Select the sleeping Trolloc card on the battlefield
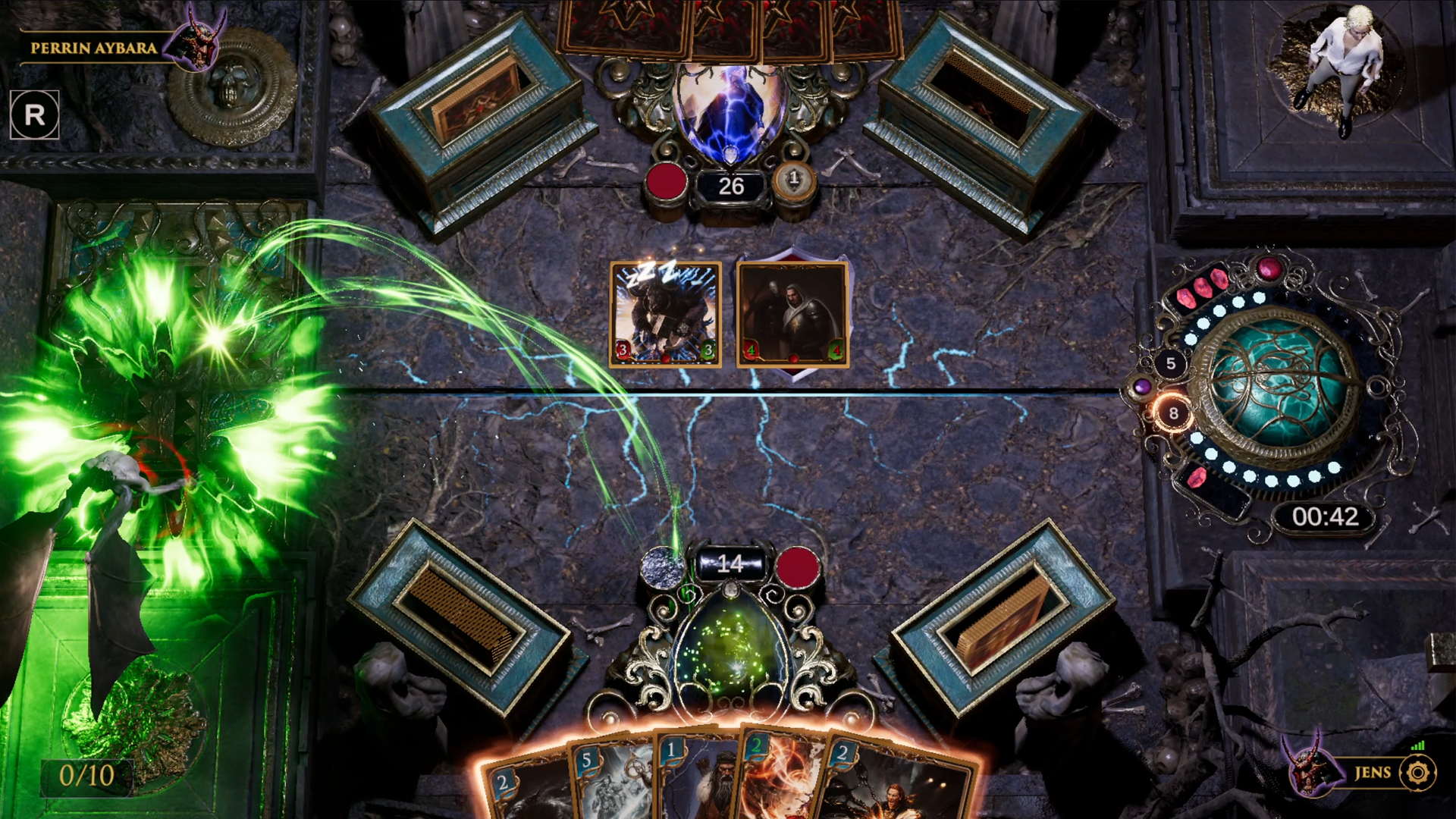Screen dimensions: 1456x819 pyautogui.click(x=664, y=315)
